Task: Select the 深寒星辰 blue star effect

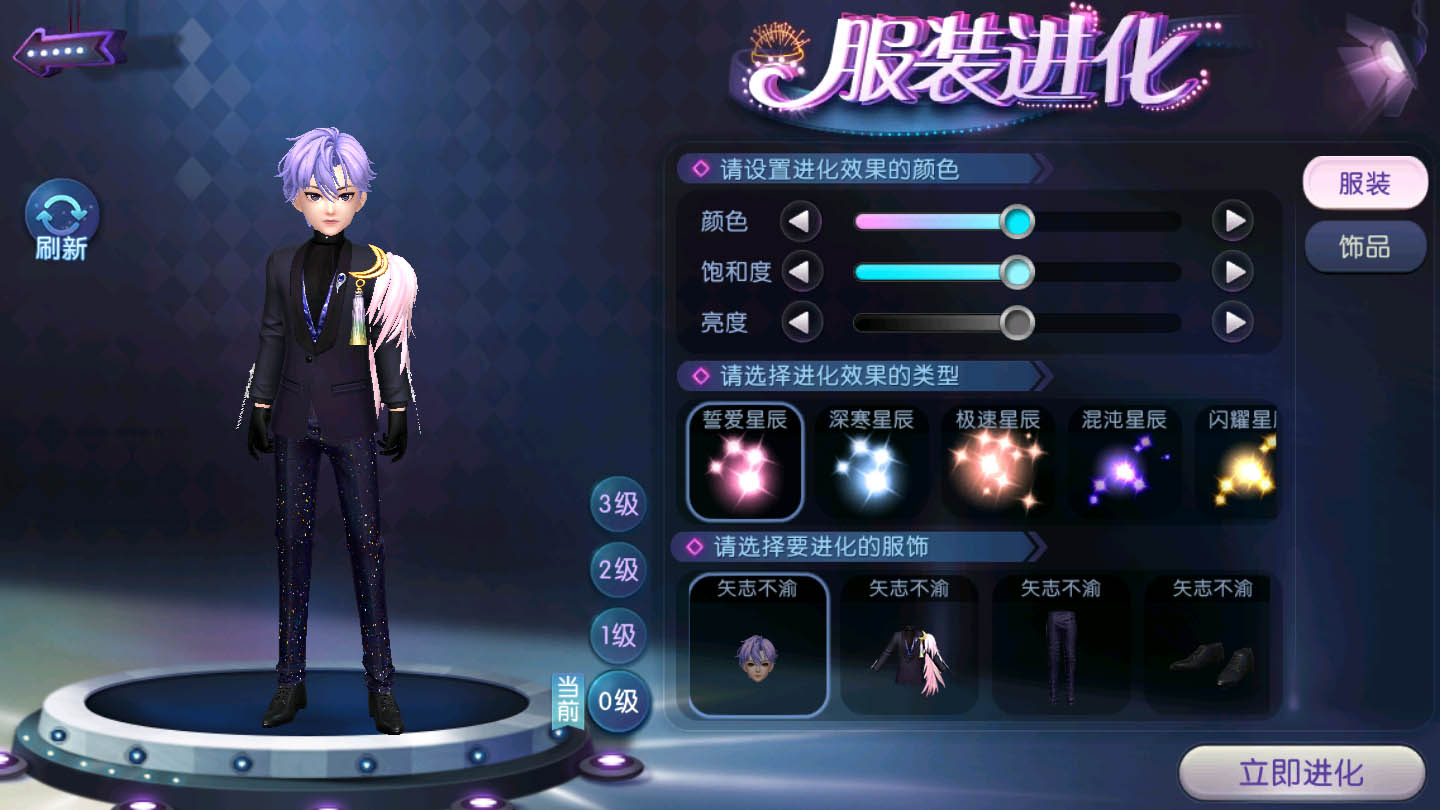Action: coord(872,461)
